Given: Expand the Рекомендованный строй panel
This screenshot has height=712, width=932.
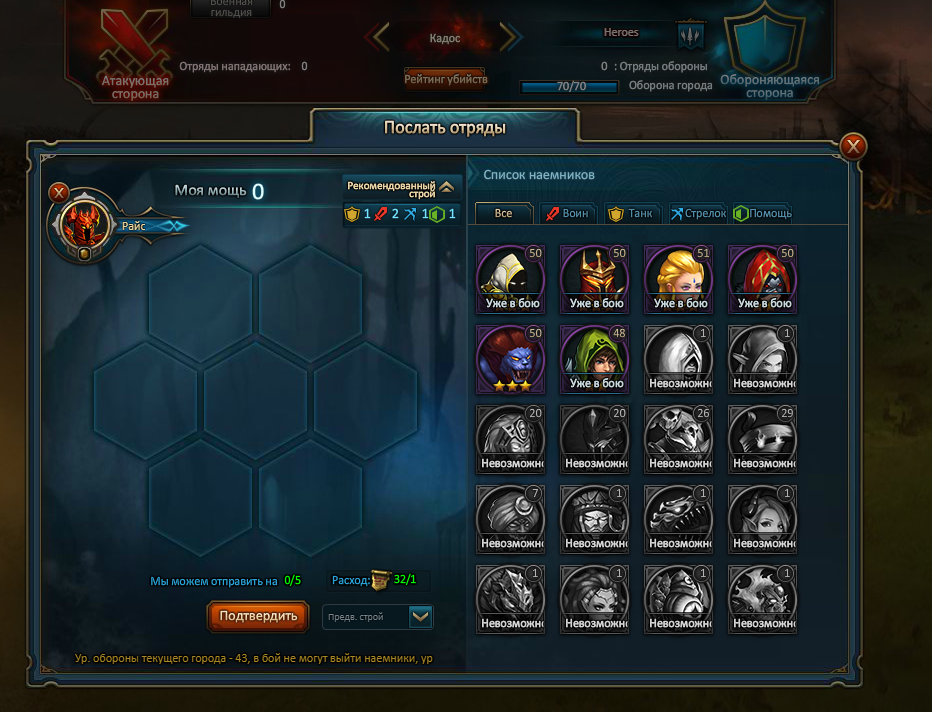Looking at the screenshot, I should [446, 187].
